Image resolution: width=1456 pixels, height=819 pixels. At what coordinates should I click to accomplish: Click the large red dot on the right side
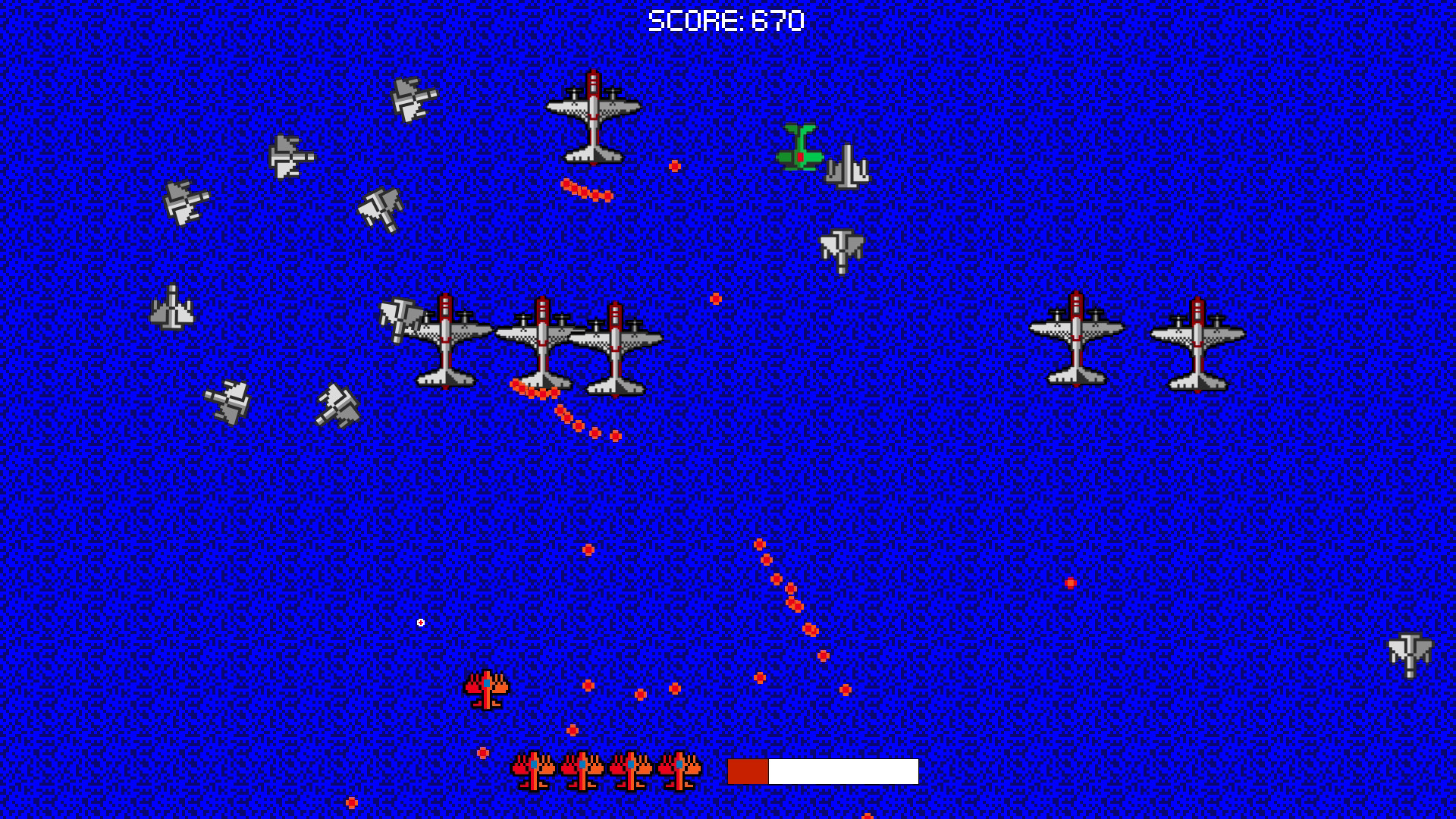(1069, 582)
